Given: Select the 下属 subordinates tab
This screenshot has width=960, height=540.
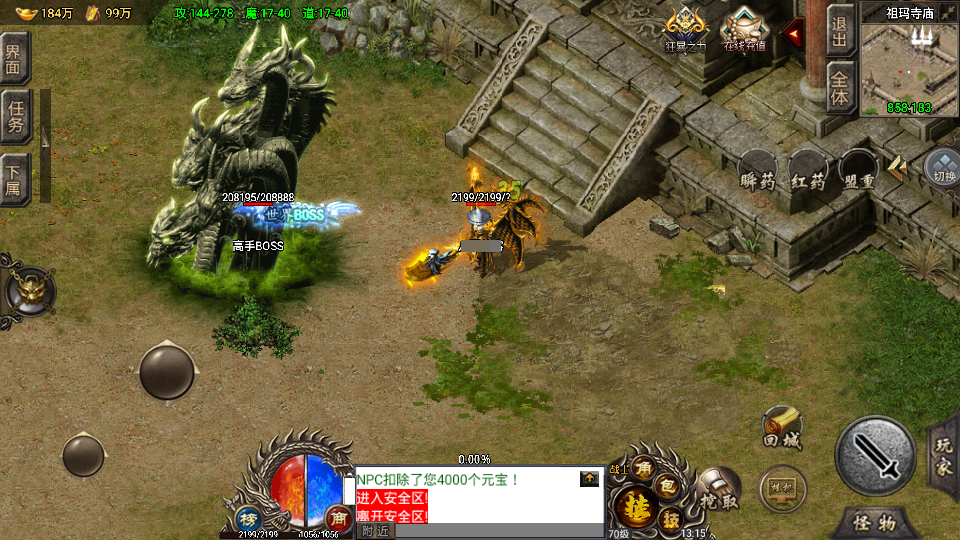Looking at the screenshot, I should 16,178.
